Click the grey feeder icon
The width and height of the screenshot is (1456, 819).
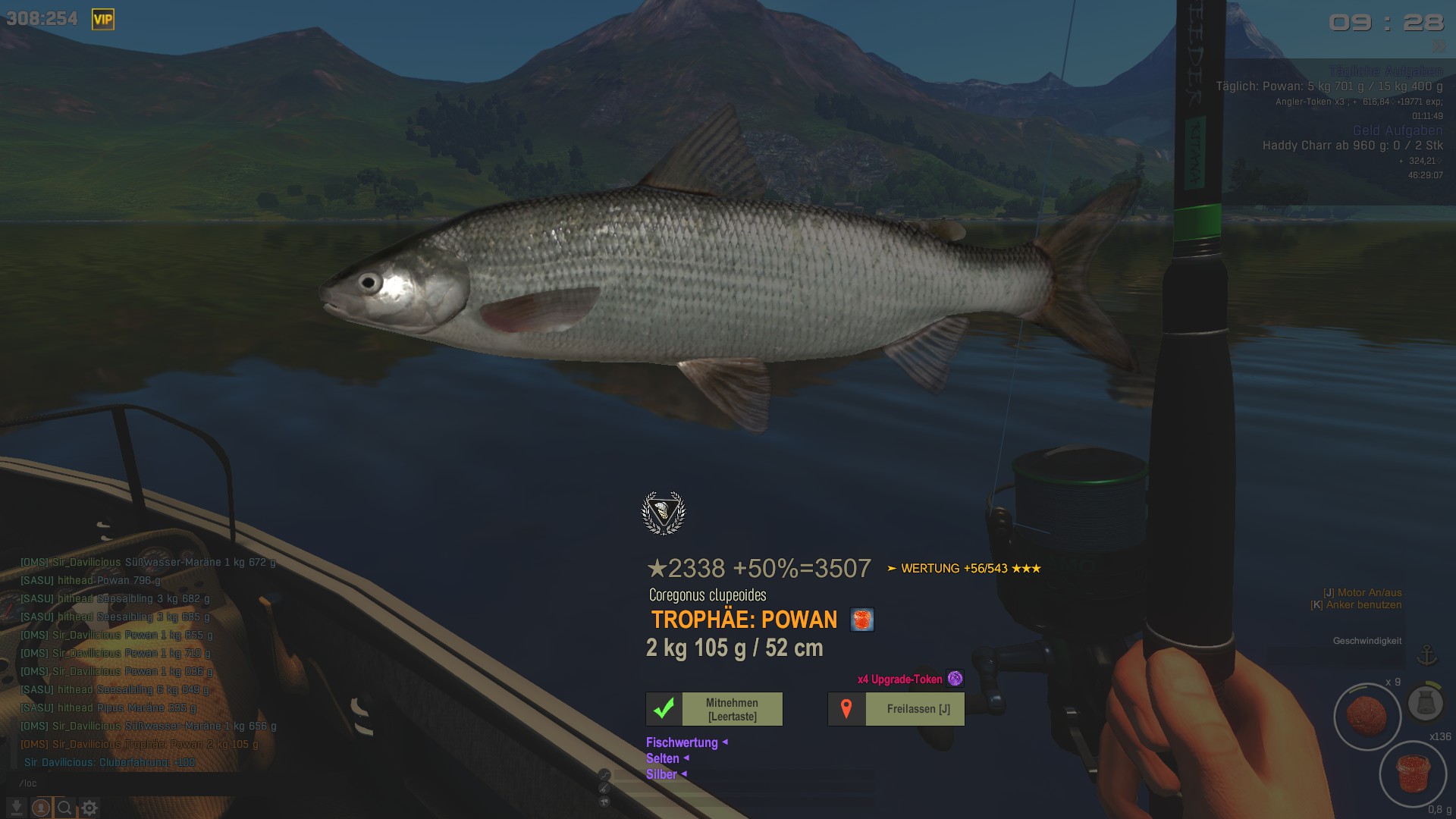pyautogui.click(x=1425, y=703)
